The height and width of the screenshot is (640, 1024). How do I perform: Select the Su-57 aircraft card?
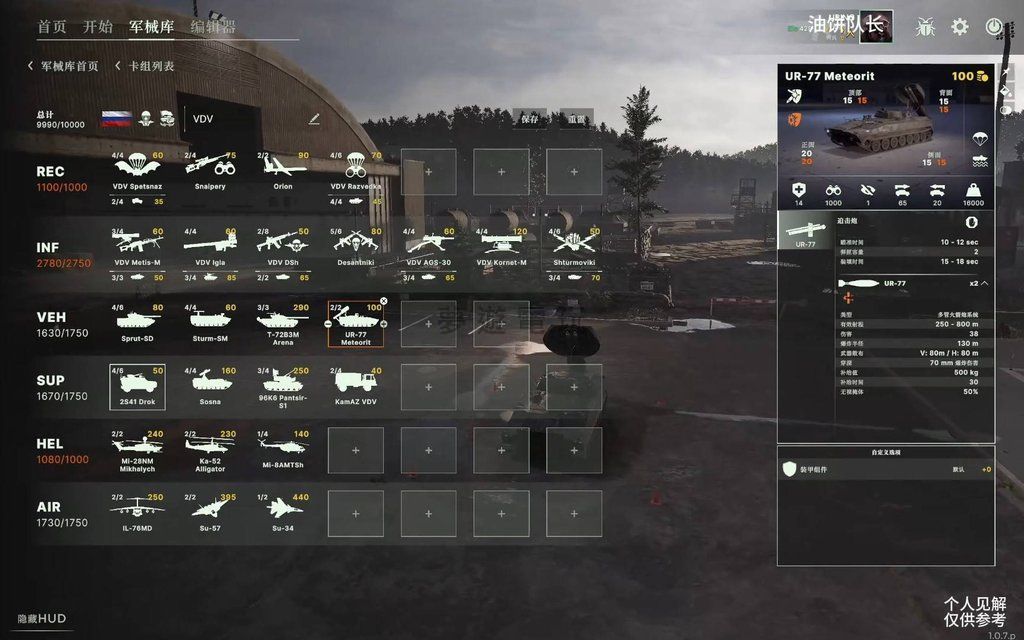pyautogui.click(x=210, y=512)
